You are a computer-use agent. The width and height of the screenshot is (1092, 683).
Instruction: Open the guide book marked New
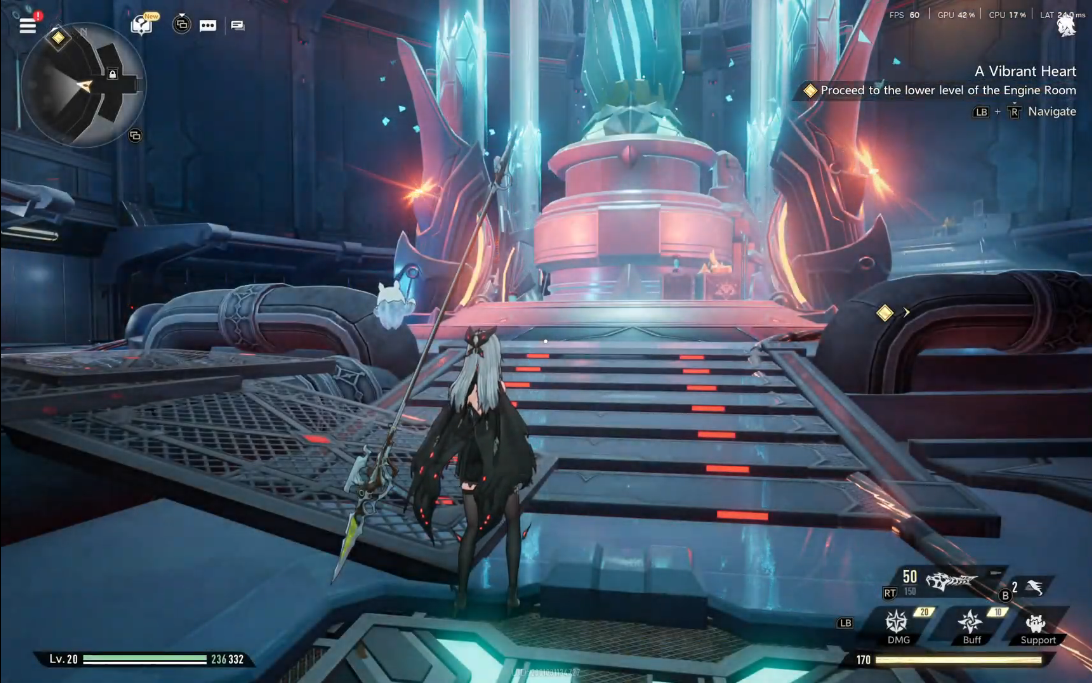[142, 25]
